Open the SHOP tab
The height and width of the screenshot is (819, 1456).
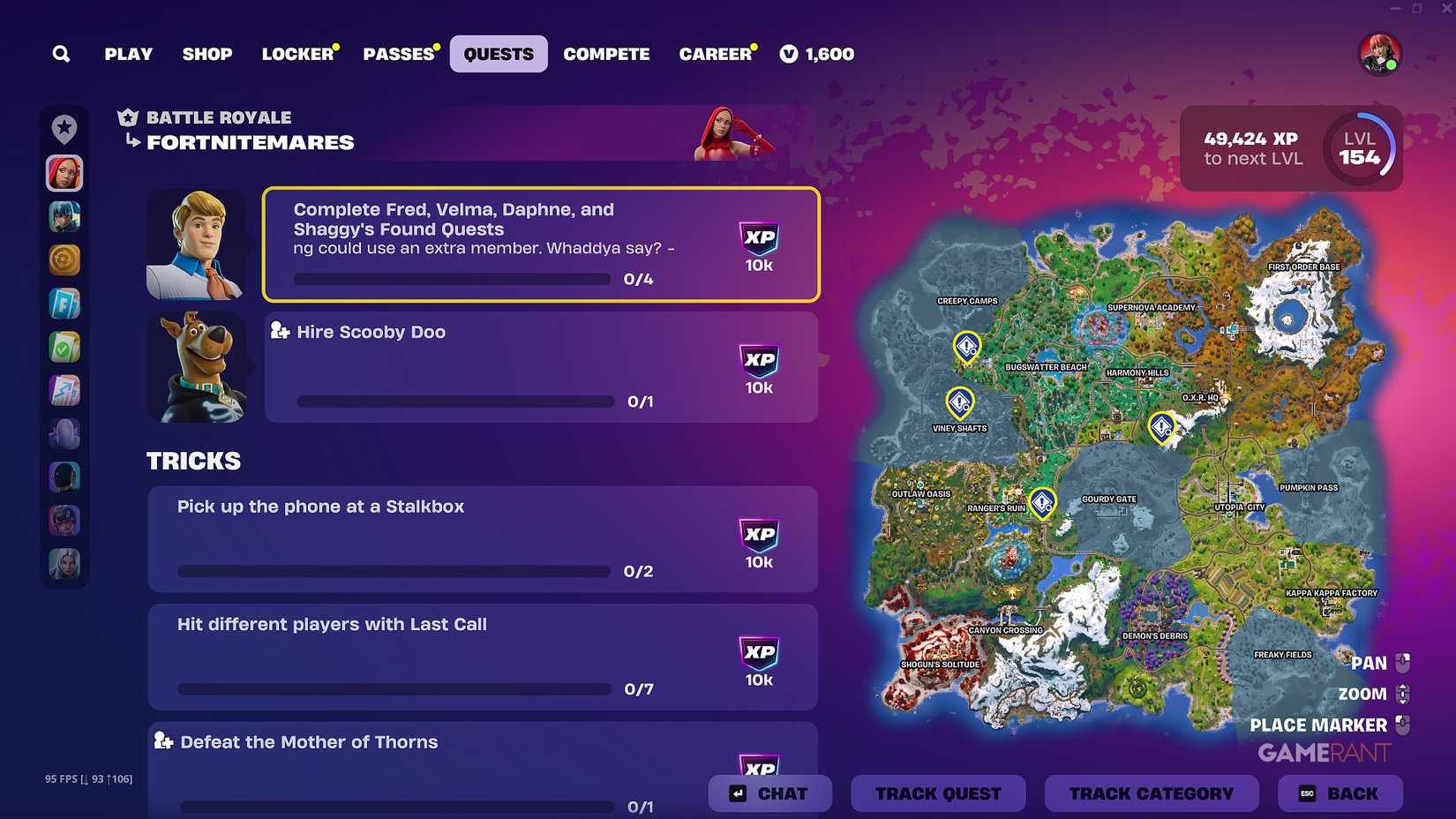point(206,54)
